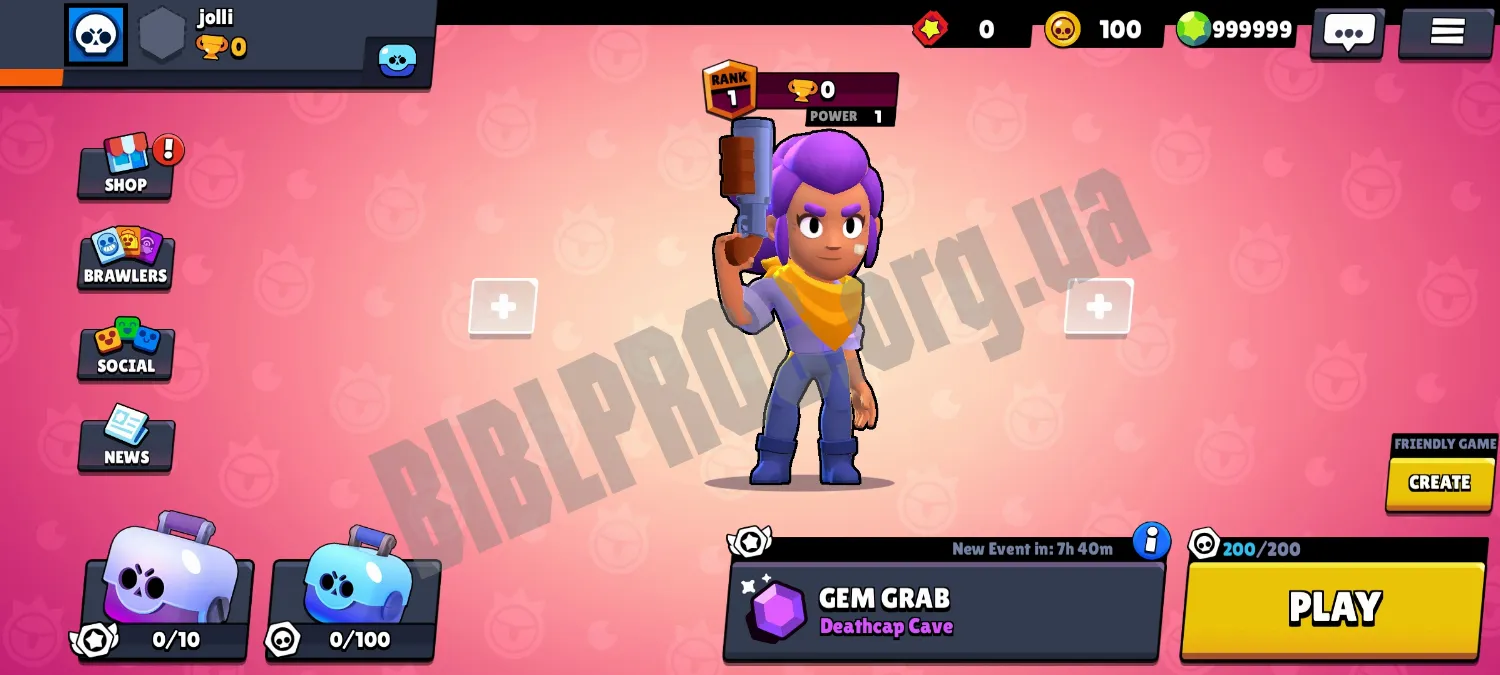Open the chat speech bubble

(1348, 32)
